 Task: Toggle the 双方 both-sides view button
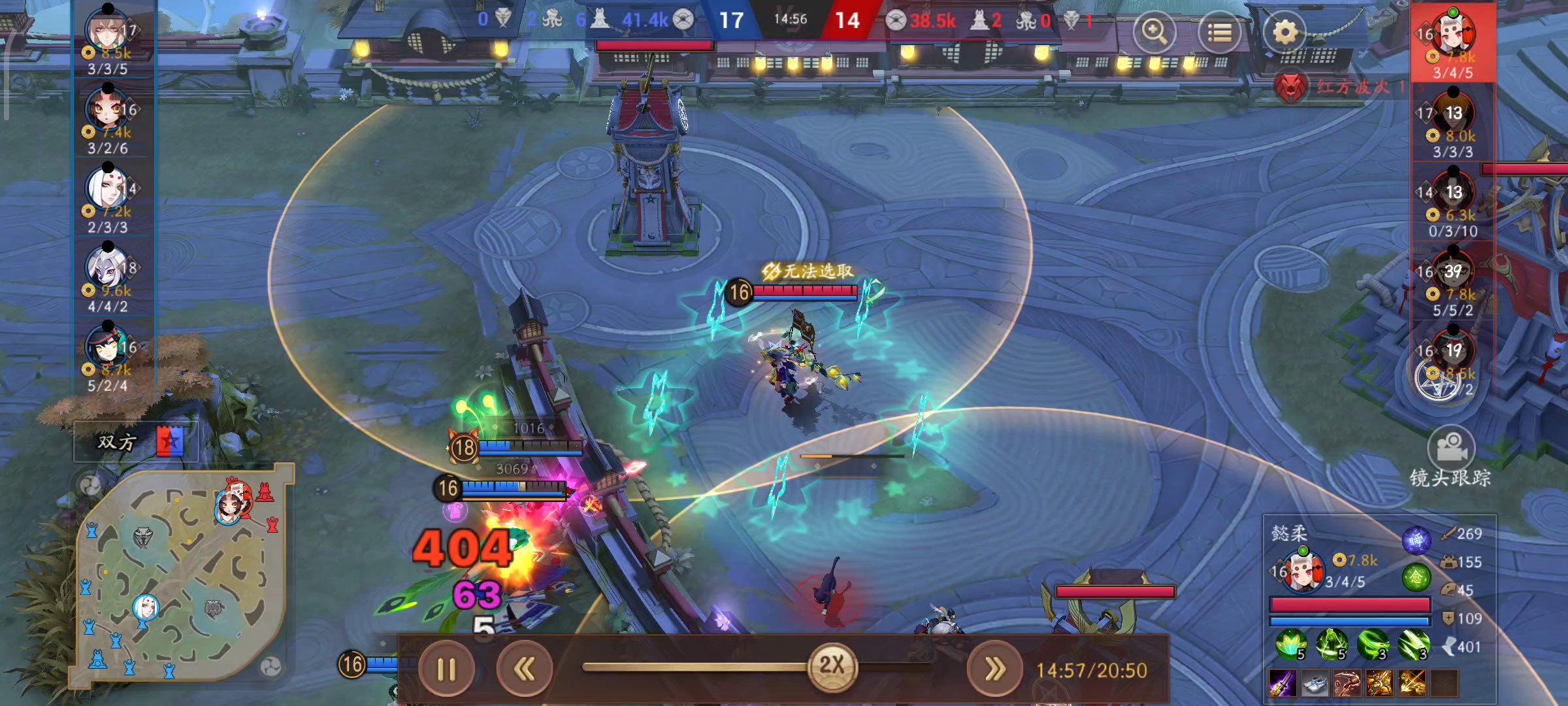[x=137, y=443]
